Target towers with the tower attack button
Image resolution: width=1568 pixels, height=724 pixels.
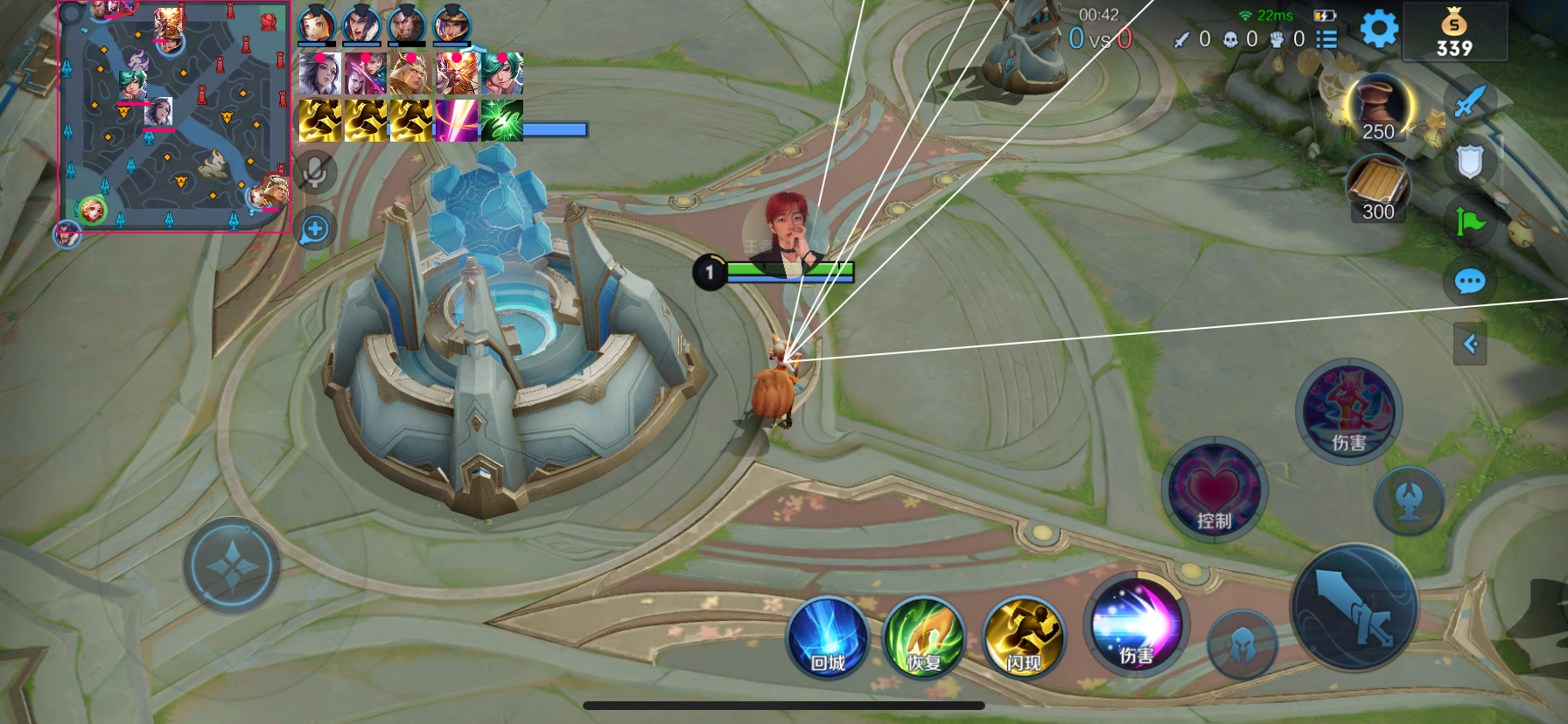click(1408, 500)
